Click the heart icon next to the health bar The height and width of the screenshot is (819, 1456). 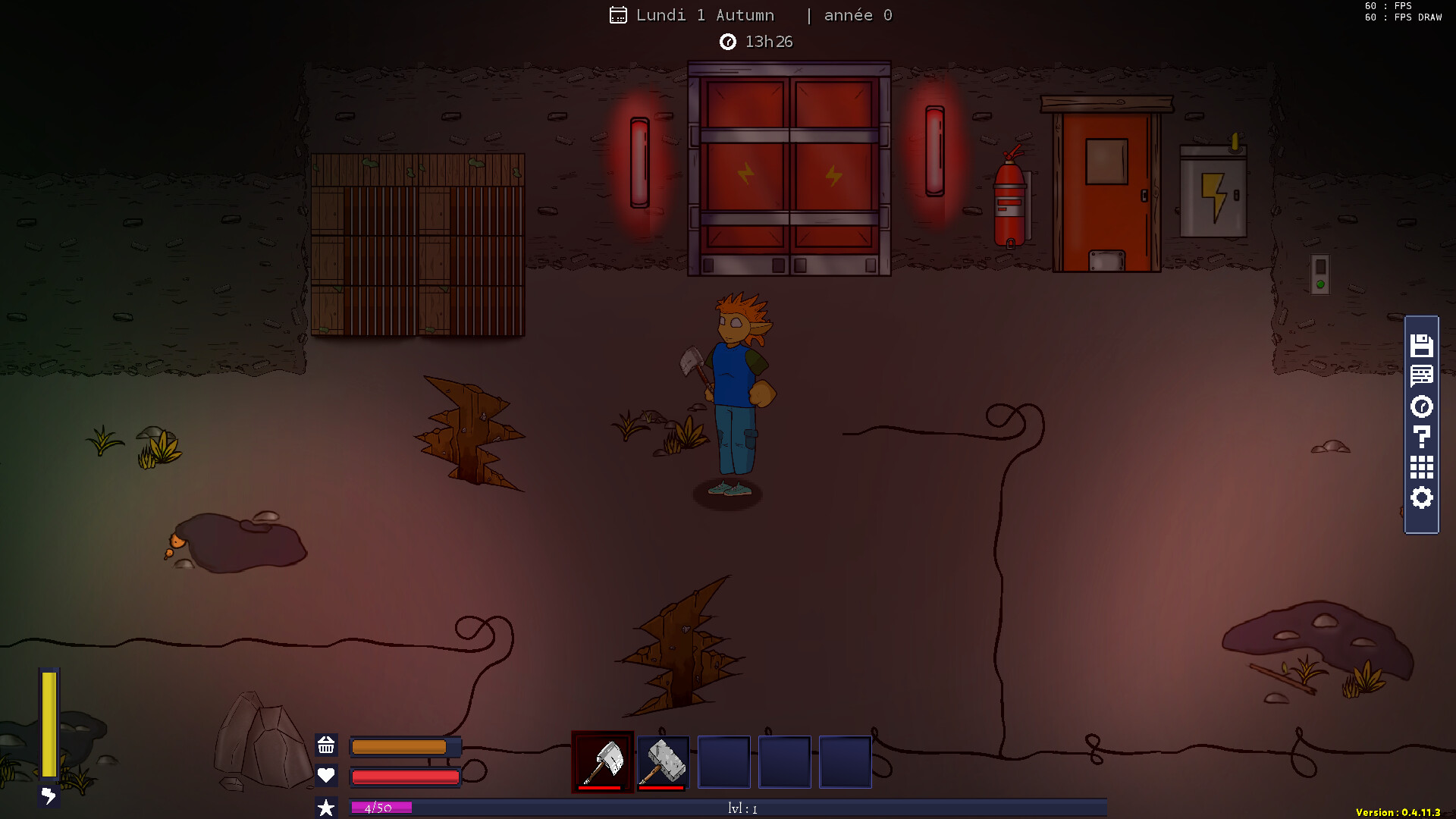pos(326,777)
